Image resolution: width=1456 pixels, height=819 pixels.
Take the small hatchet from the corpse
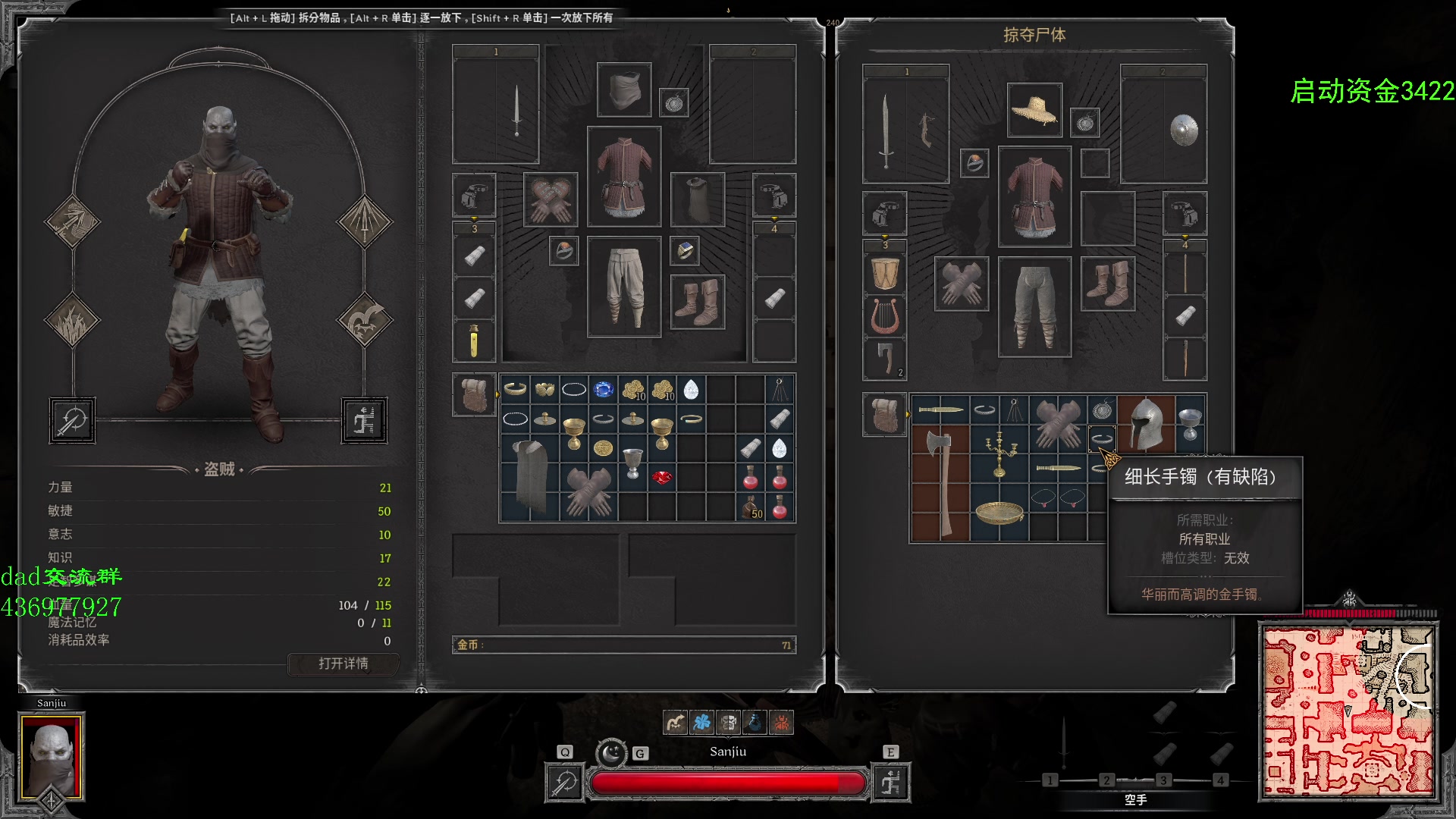click(x=885, y=359)
